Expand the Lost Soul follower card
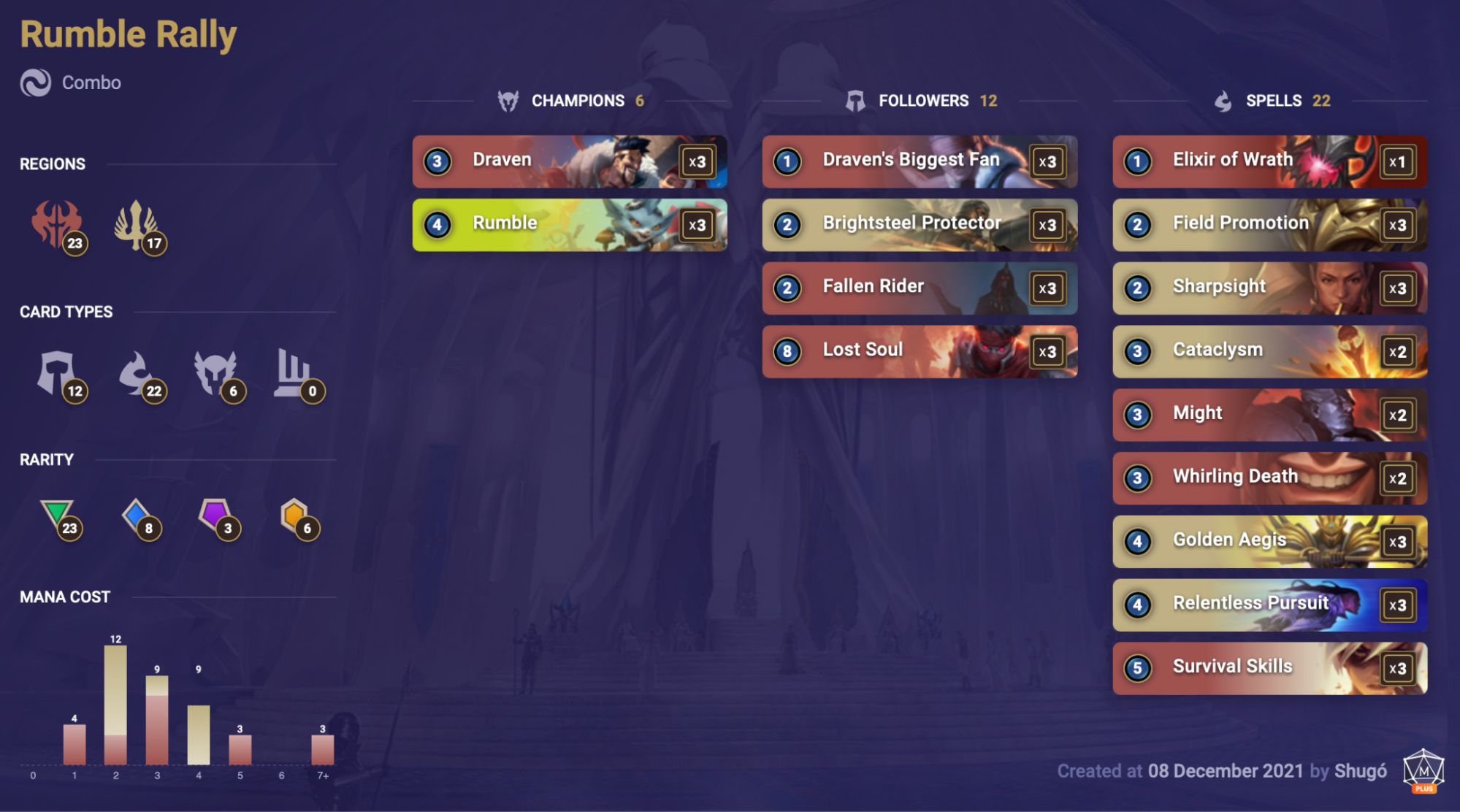 click(x=919, y=351)
